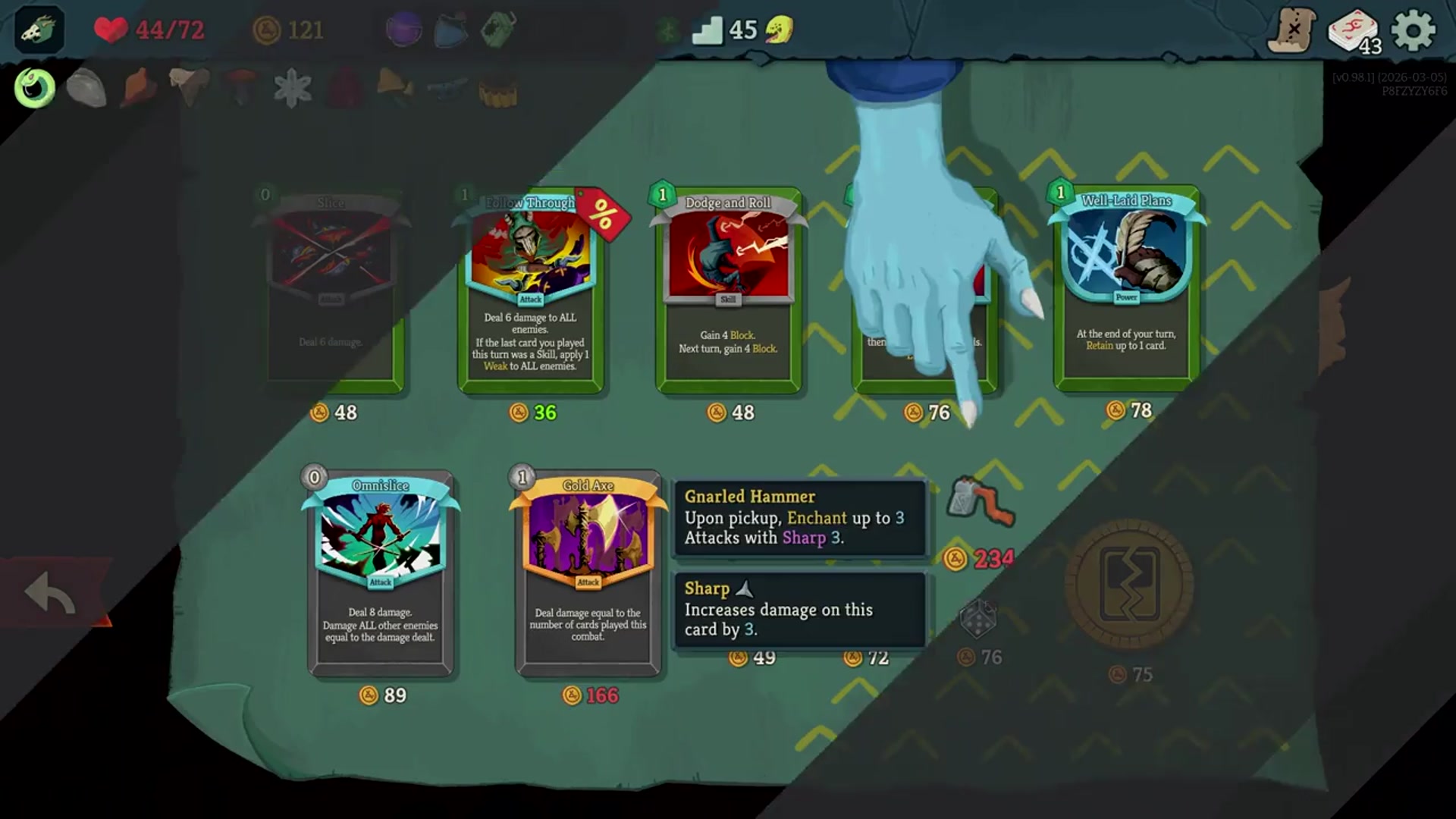Select the purple potion in the potion belt
This screenshot has width=1456, height=819.
[x=405, y=31]
